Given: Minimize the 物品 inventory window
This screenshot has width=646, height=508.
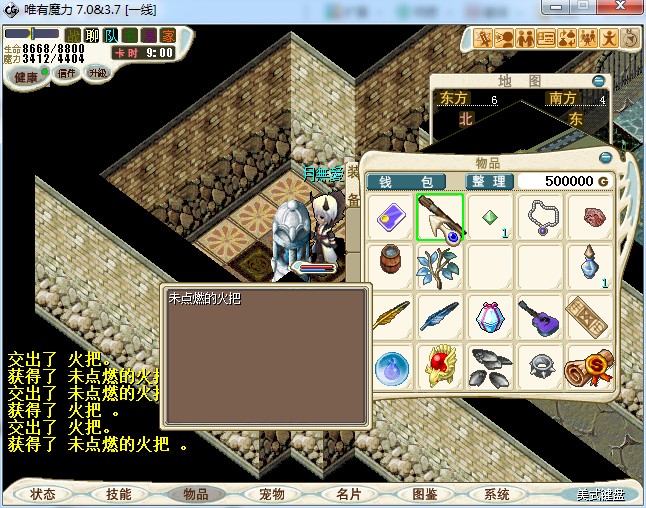Looking at the screenshot, I should tap(605, 157).
